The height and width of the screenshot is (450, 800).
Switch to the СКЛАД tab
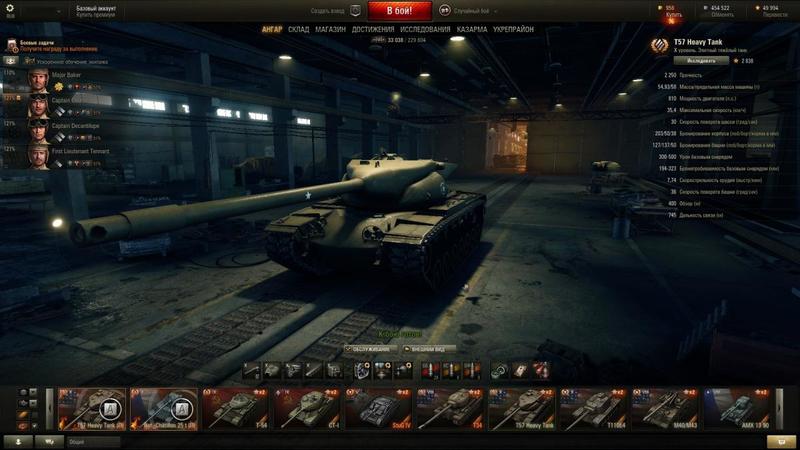(299, 30)
